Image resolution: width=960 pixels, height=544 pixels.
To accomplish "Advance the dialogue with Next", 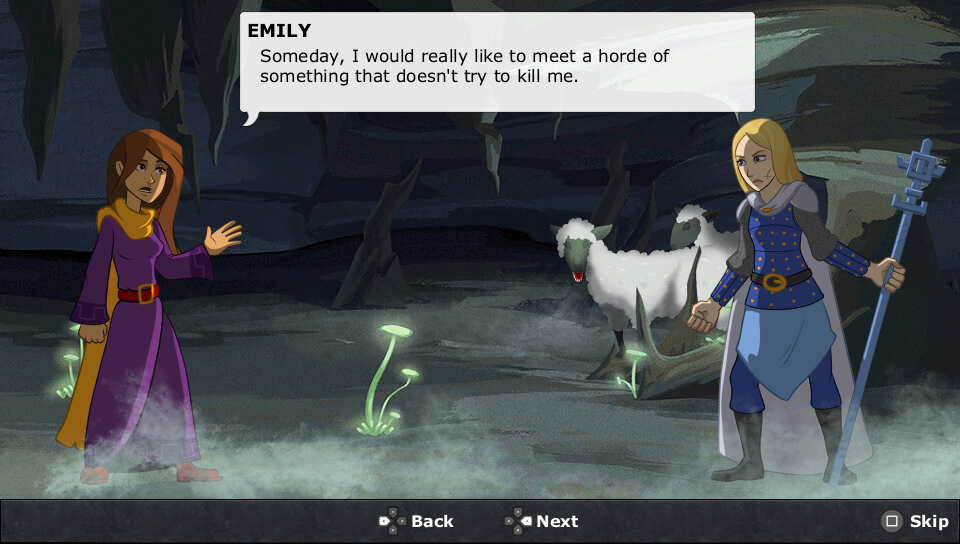I will (542, 521).
